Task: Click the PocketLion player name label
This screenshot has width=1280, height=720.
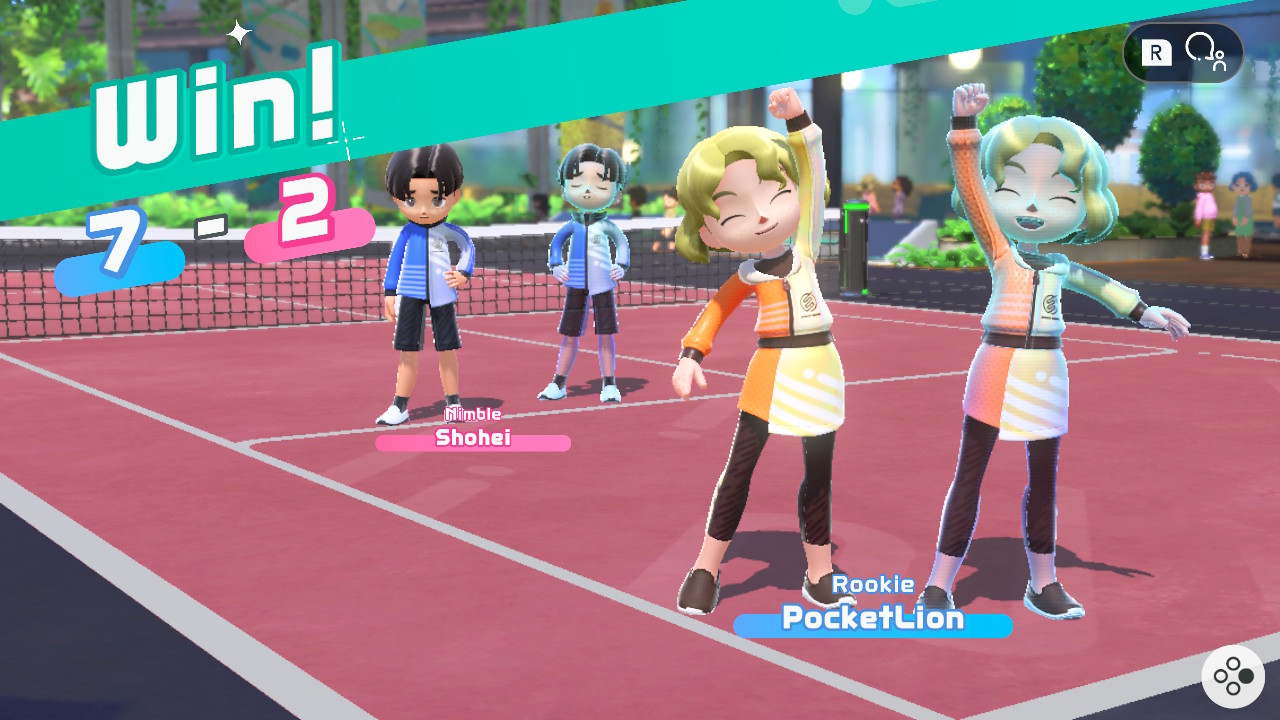Action: tap(871, 619)
